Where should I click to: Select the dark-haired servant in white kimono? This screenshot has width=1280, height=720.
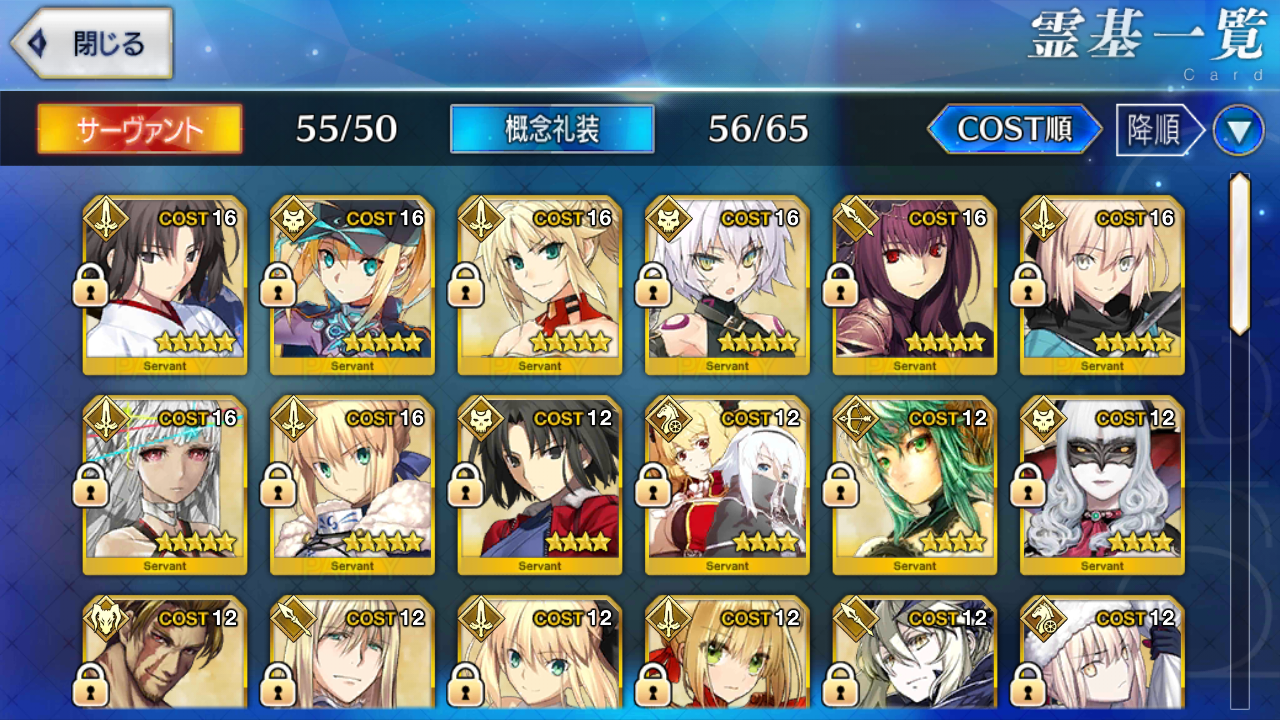165,285
